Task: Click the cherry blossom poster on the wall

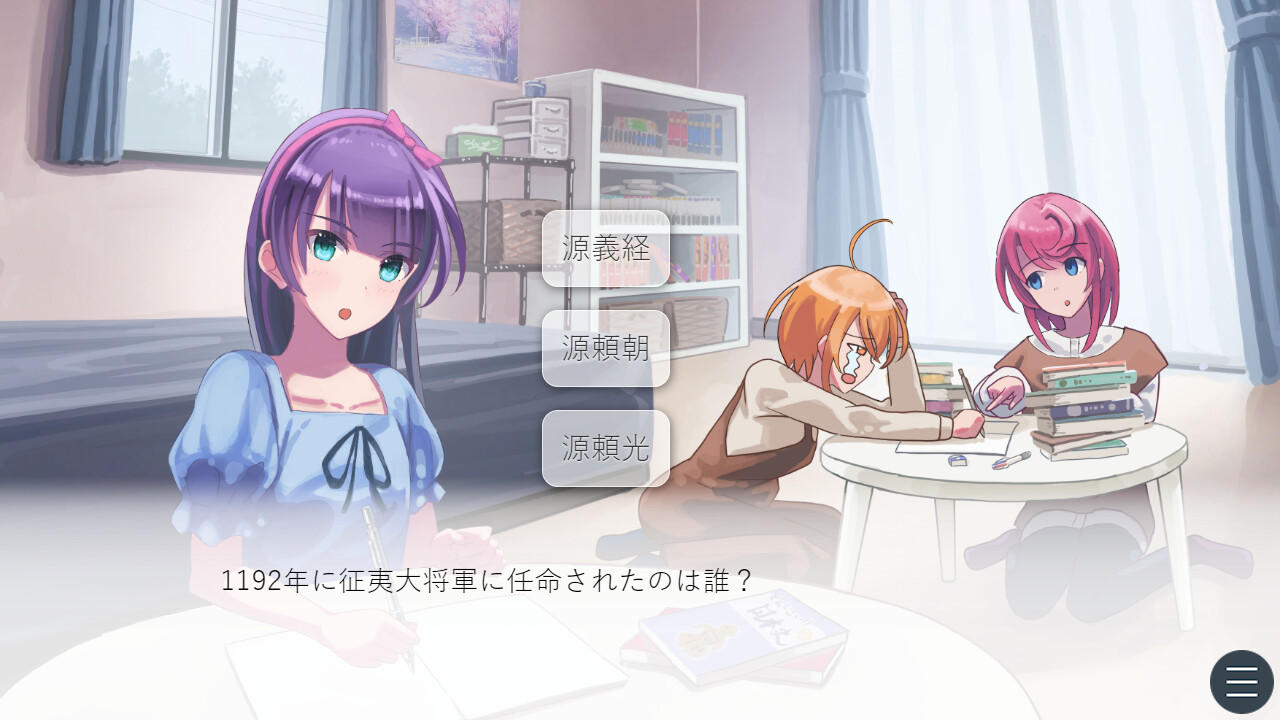Action: [x=452, y=25]
